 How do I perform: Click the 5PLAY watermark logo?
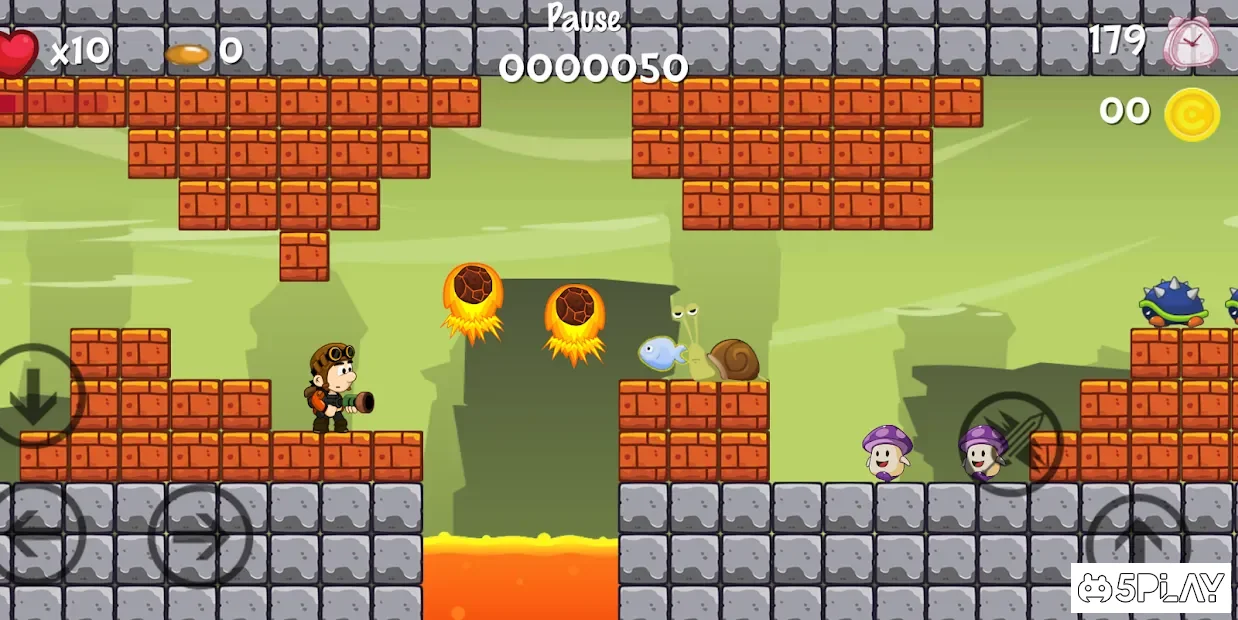pos(1150,588)
